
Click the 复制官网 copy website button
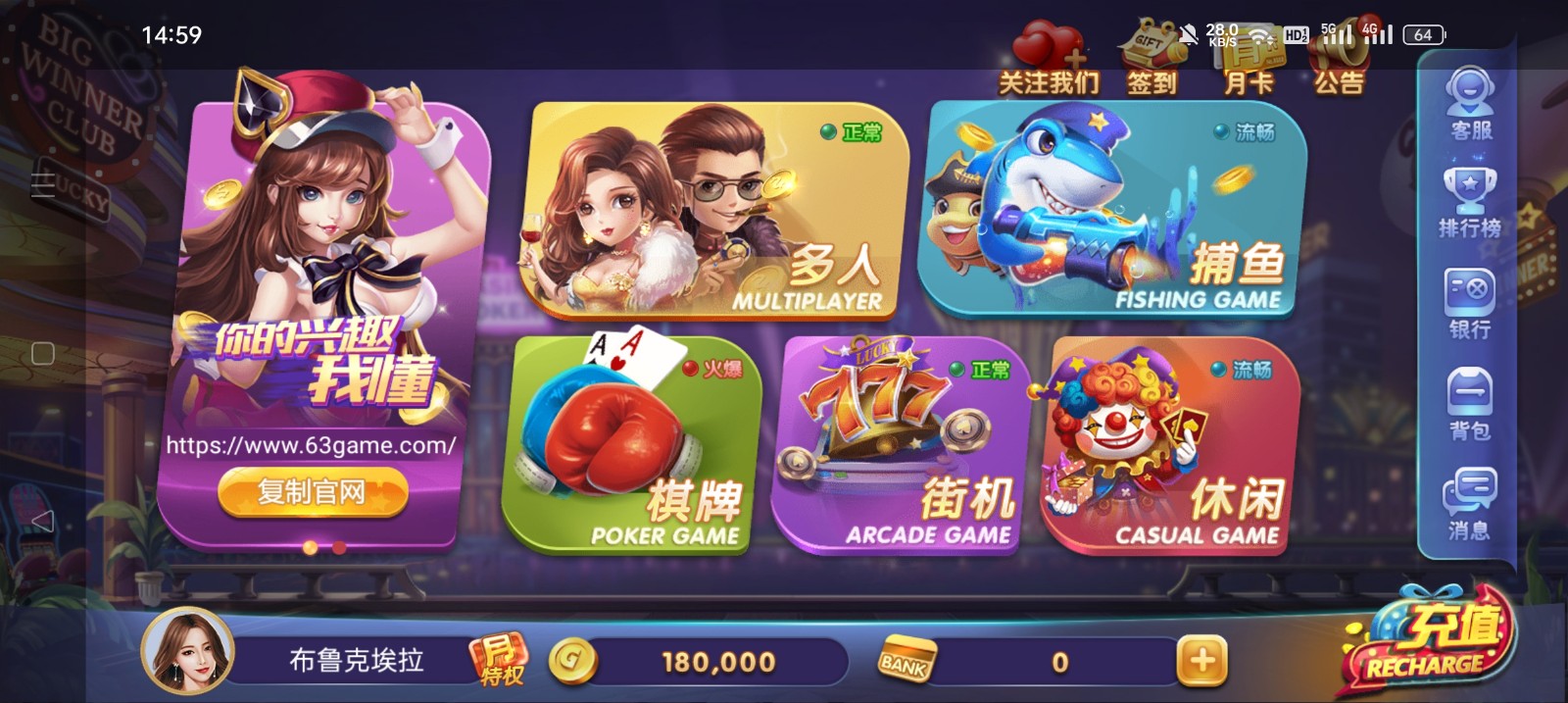[x=312, y=491]
